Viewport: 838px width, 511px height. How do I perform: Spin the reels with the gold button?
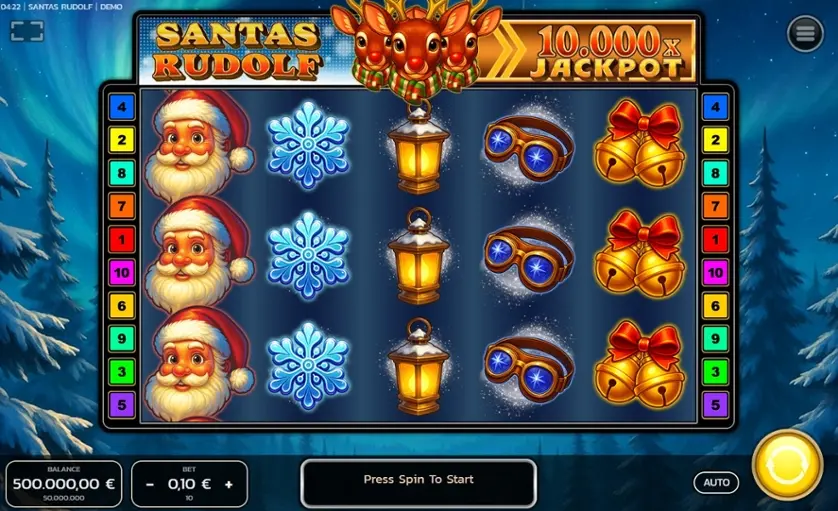(786, 465)
